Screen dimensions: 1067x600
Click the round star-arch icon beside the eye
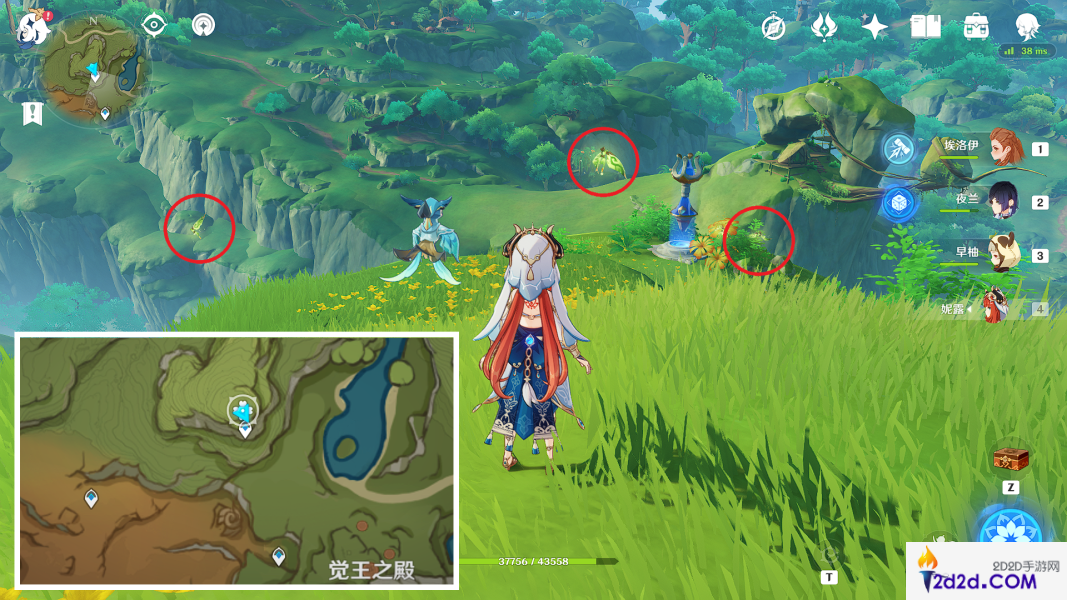[x=203, y=25]
